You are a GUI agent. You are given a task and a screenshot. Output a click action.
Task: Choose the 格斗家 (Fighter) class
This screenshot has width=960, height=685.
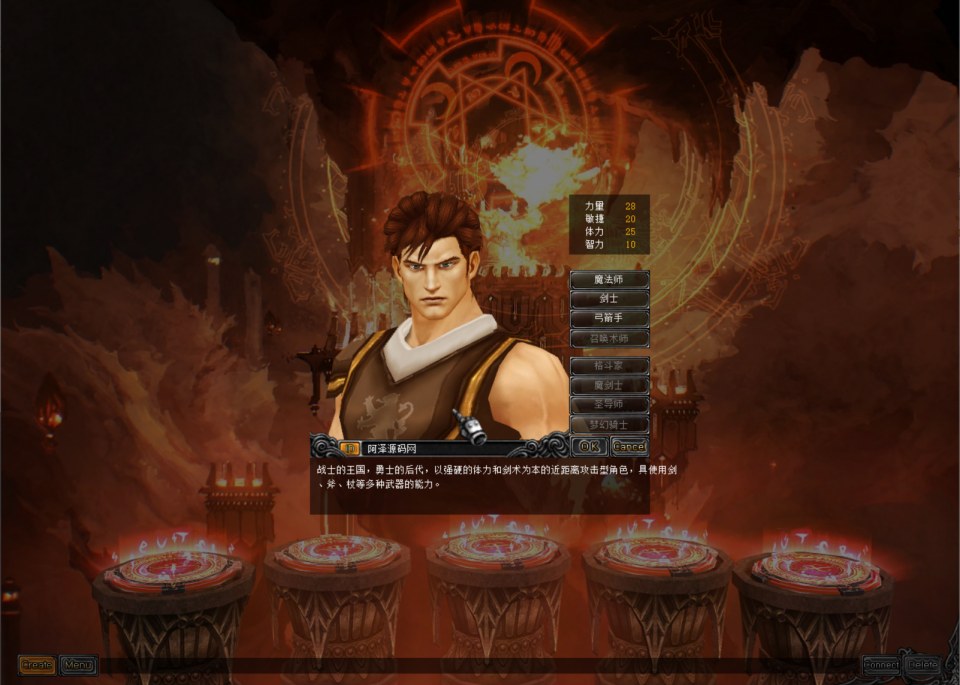click(x=609, y=366)
